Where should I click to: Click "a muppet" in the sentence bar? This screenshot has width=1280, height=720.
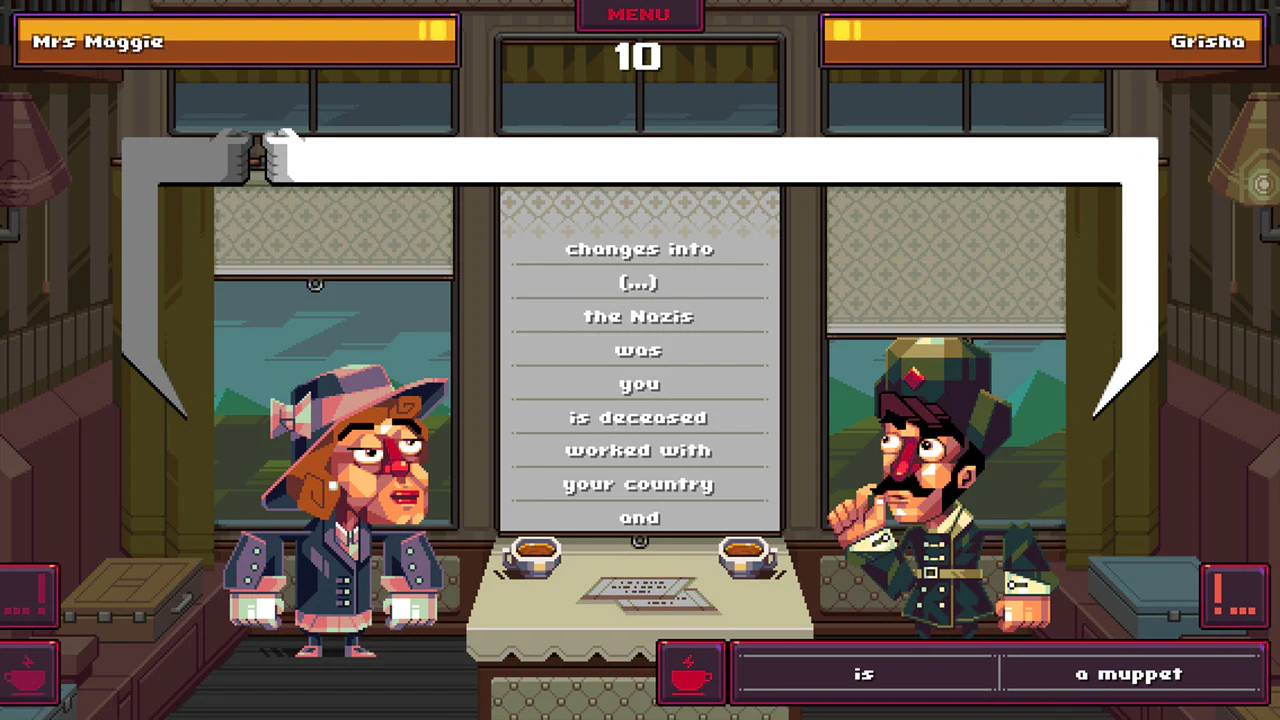1129,673
